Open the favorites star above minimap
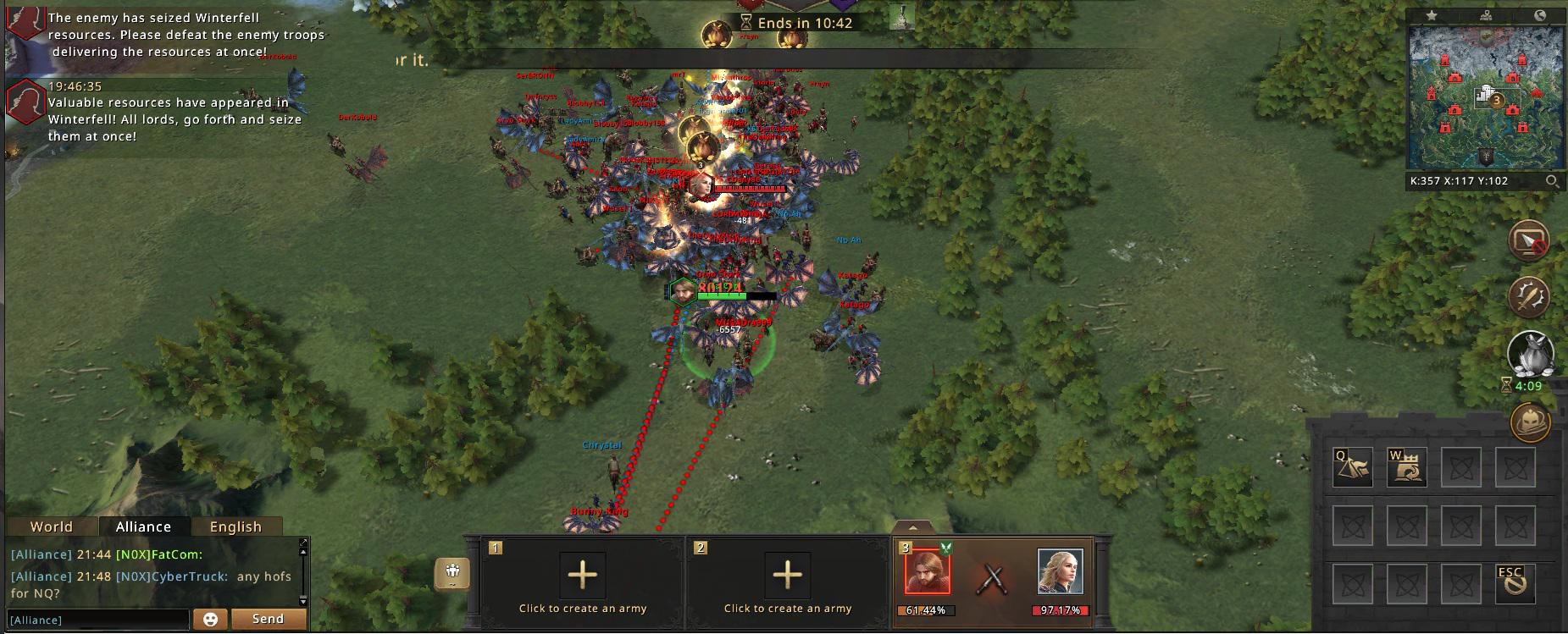The height and width of the screenshot is (634, 1568). click(1431, 15)
